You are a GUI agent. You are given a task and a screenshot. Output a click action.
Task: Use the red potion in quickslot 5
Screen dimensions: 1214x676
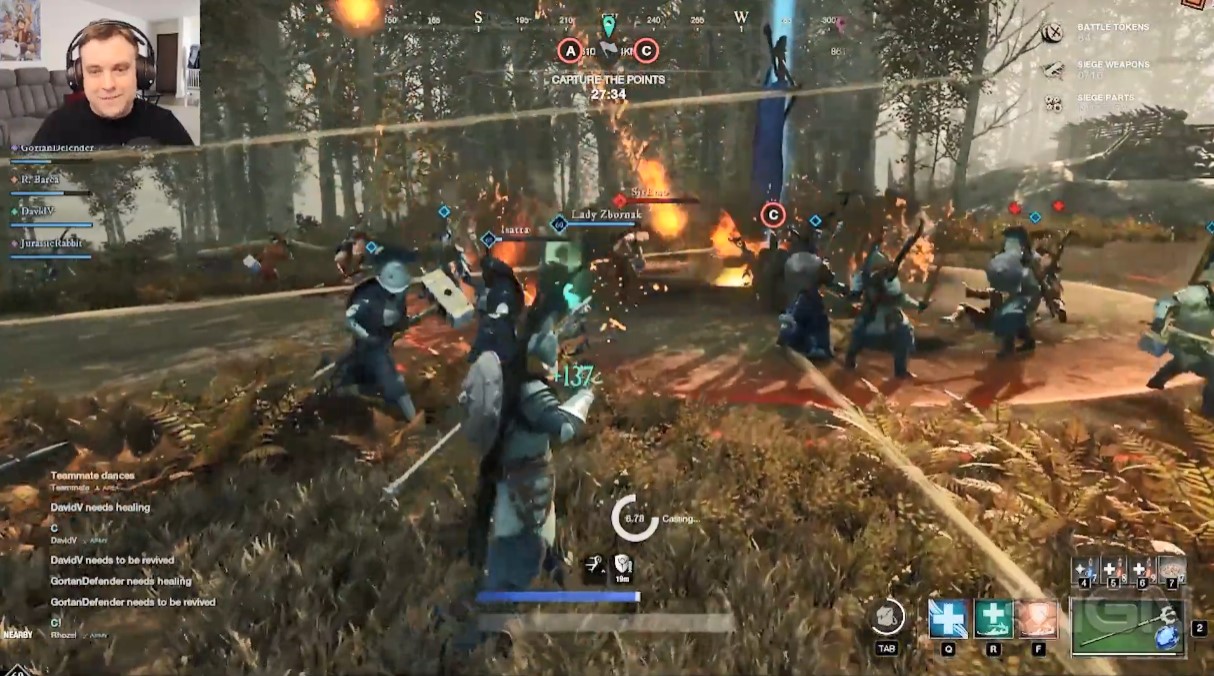point(1114,571)
